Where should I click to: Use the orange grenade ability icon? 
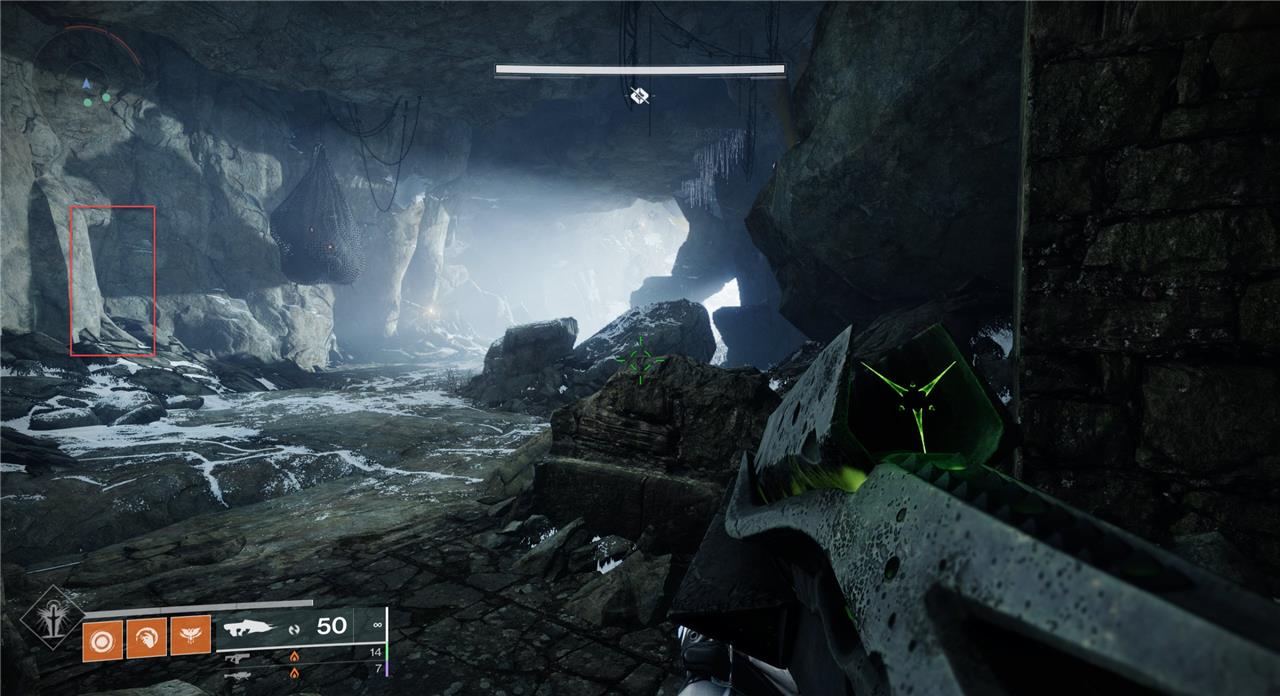point(102,639)
